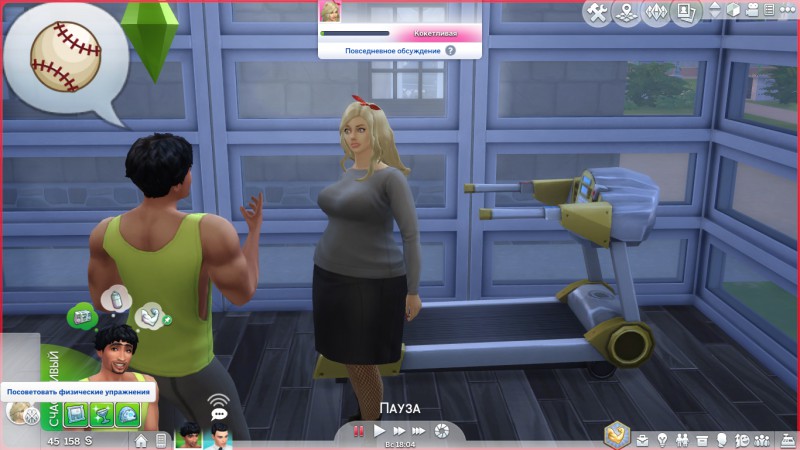Viewport: 800px width, 450px height.
Task: Open the game options list icon
Action: pyautogui.click(x=771, y=11)
